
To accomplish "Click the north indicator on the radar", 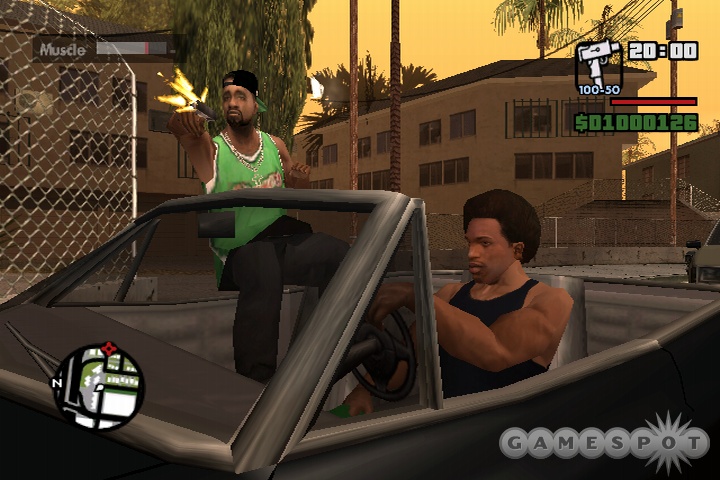I will tap(58, 383).
